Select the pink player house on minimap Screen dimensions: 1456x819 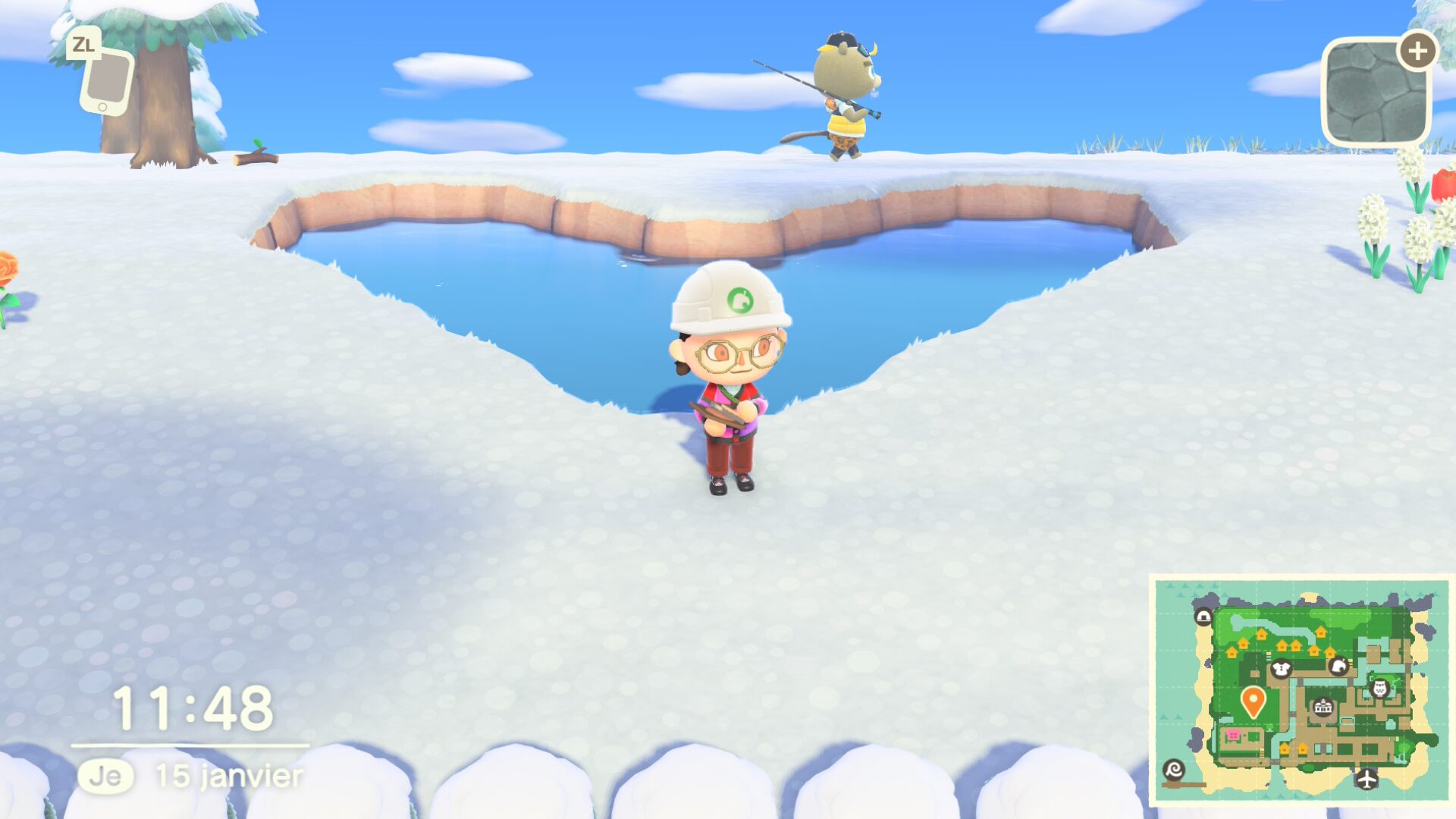1233,735
